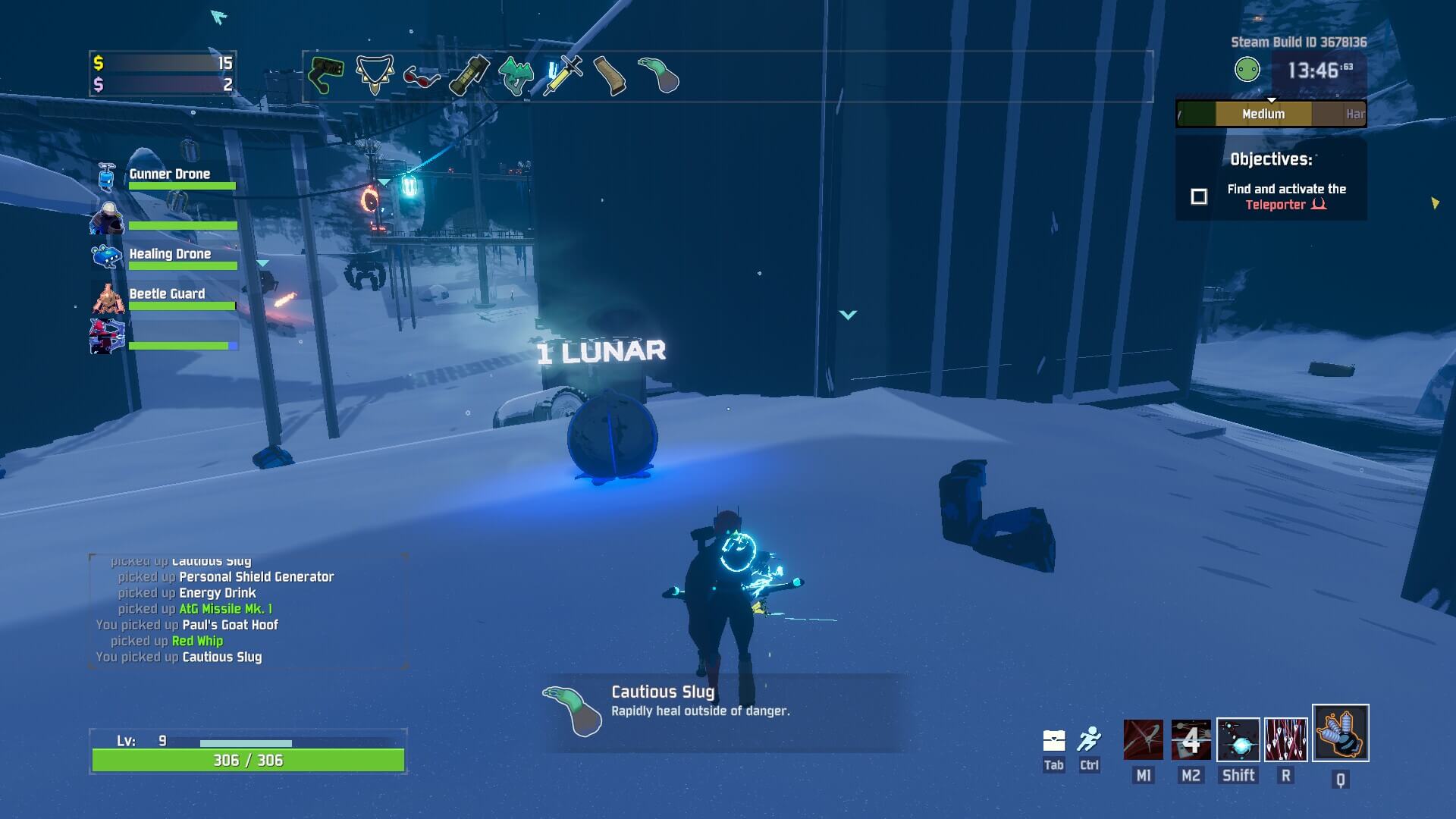Toggle the sprint runner icon
This screenshot has height=819, width=1456.
(x=1090, y=739)
